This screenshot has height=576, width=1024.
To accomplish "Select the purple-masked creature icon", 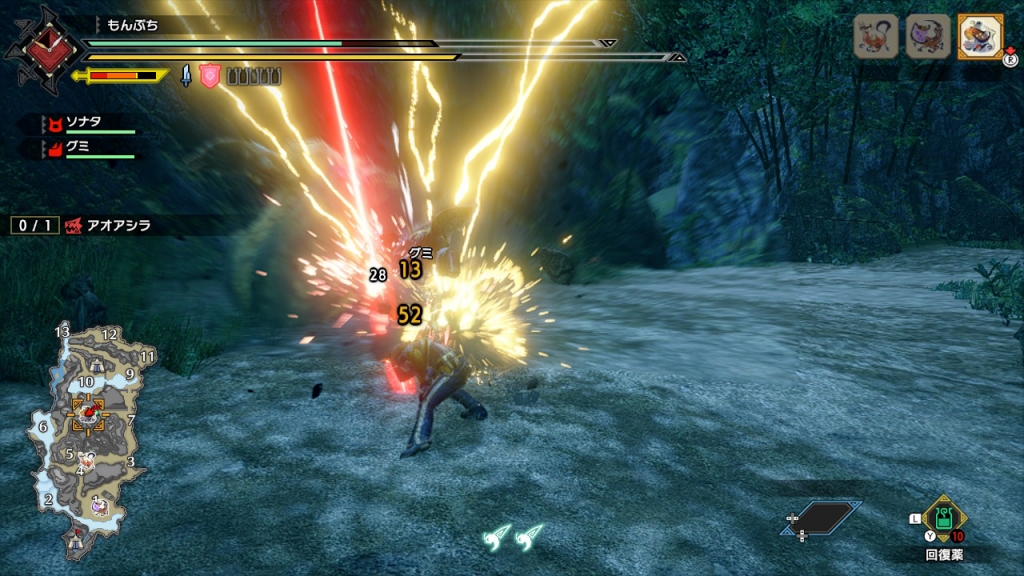I will tap(928, 36).
